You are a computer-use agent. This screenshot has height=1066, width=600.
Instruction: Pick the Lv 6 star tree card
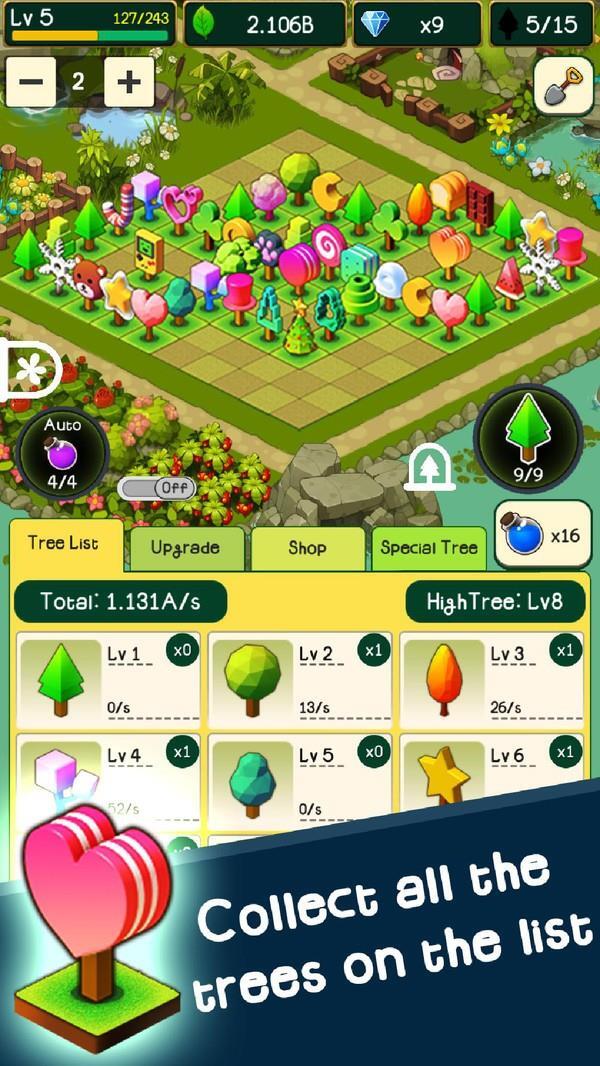click(491, 775)
